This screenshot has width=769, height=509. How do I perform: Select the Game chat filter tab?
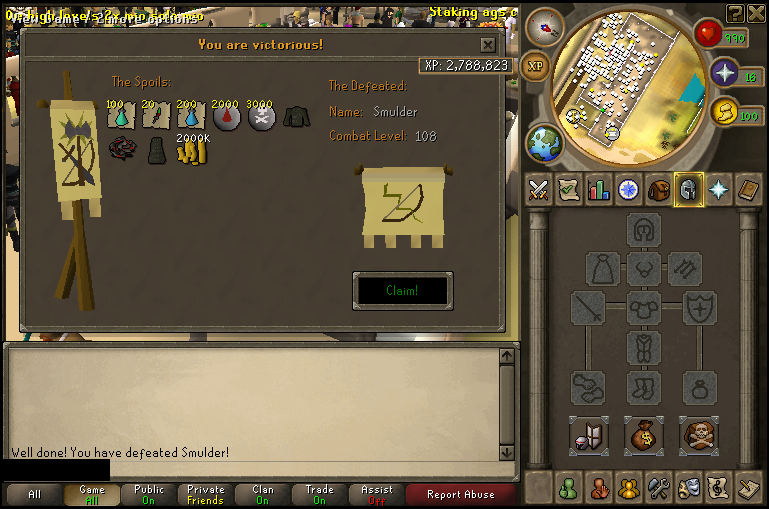pos(92,494)
